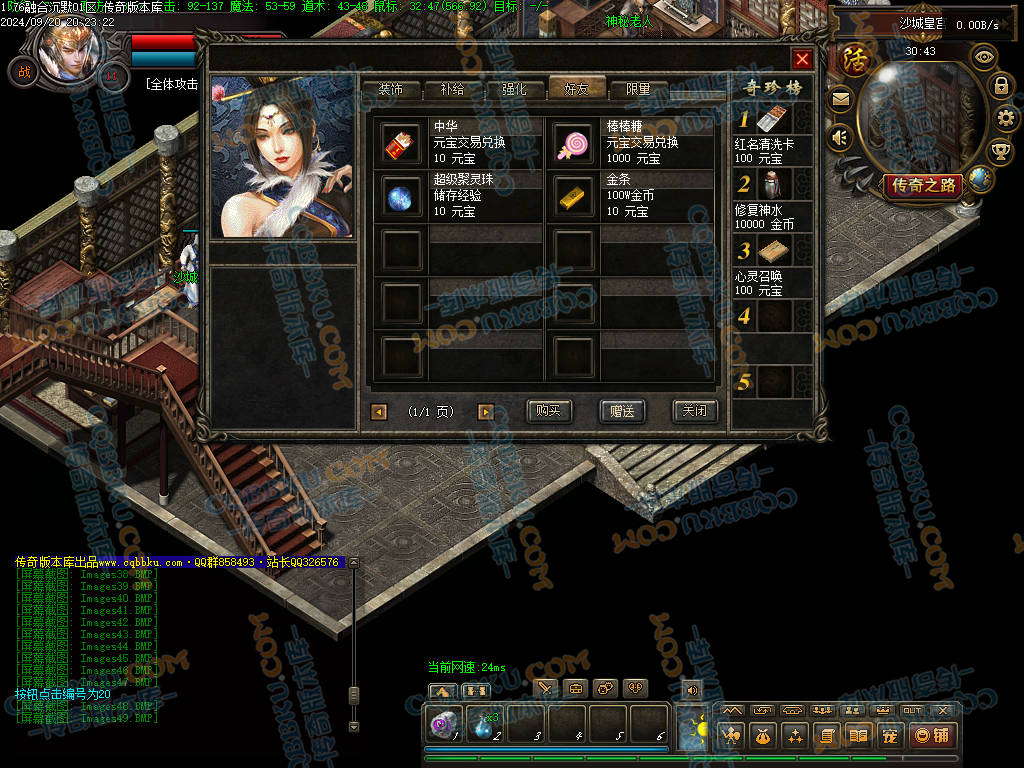
Task: Select the 红名清洗卡 featured item
Action: click(771, 121)
